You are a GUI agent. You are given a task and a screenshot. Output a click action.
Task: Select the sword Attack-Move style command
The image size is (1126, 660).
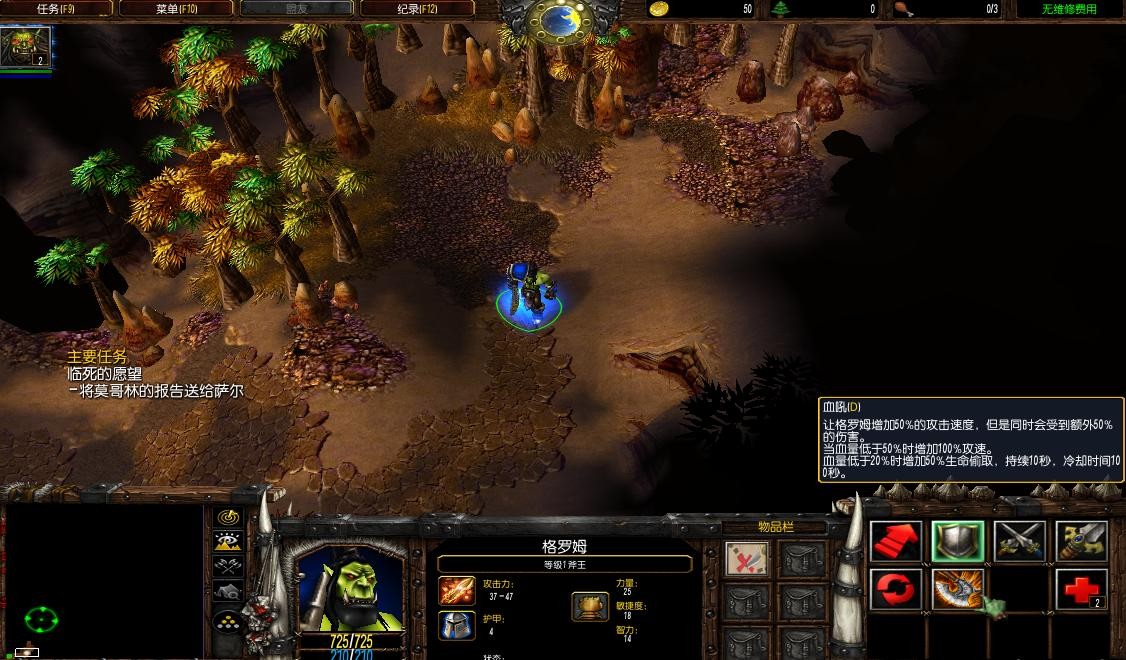(x=1082, y=542)
